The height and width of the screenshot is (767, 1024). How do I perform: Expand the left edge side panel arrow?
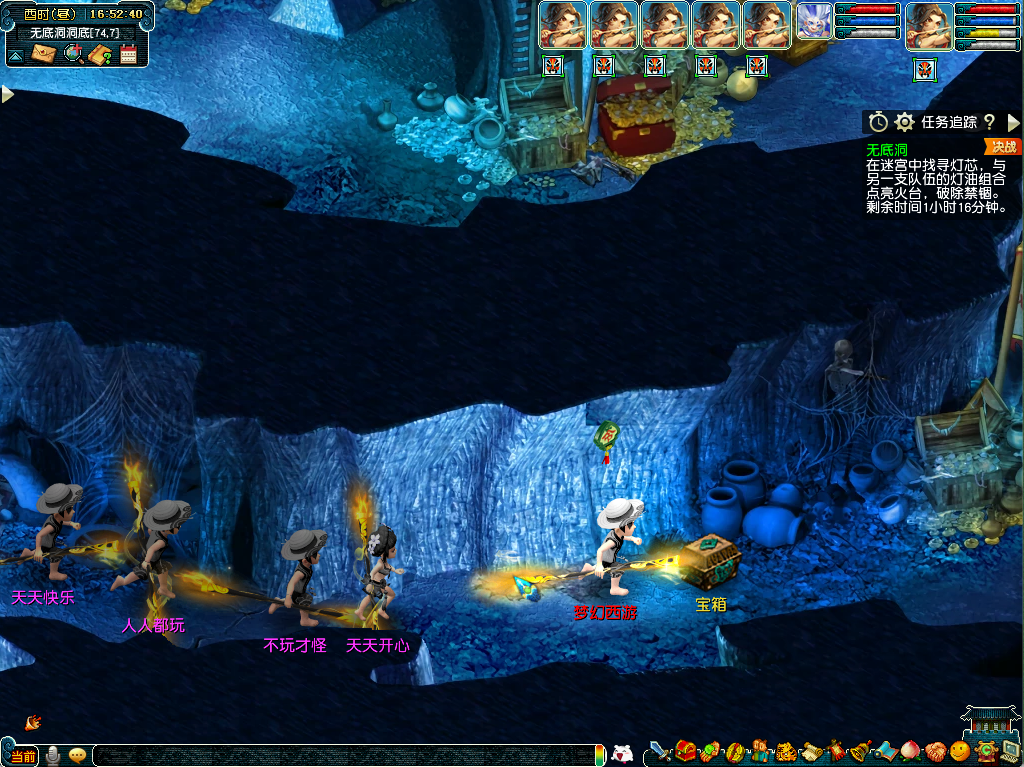click(7, 94)
